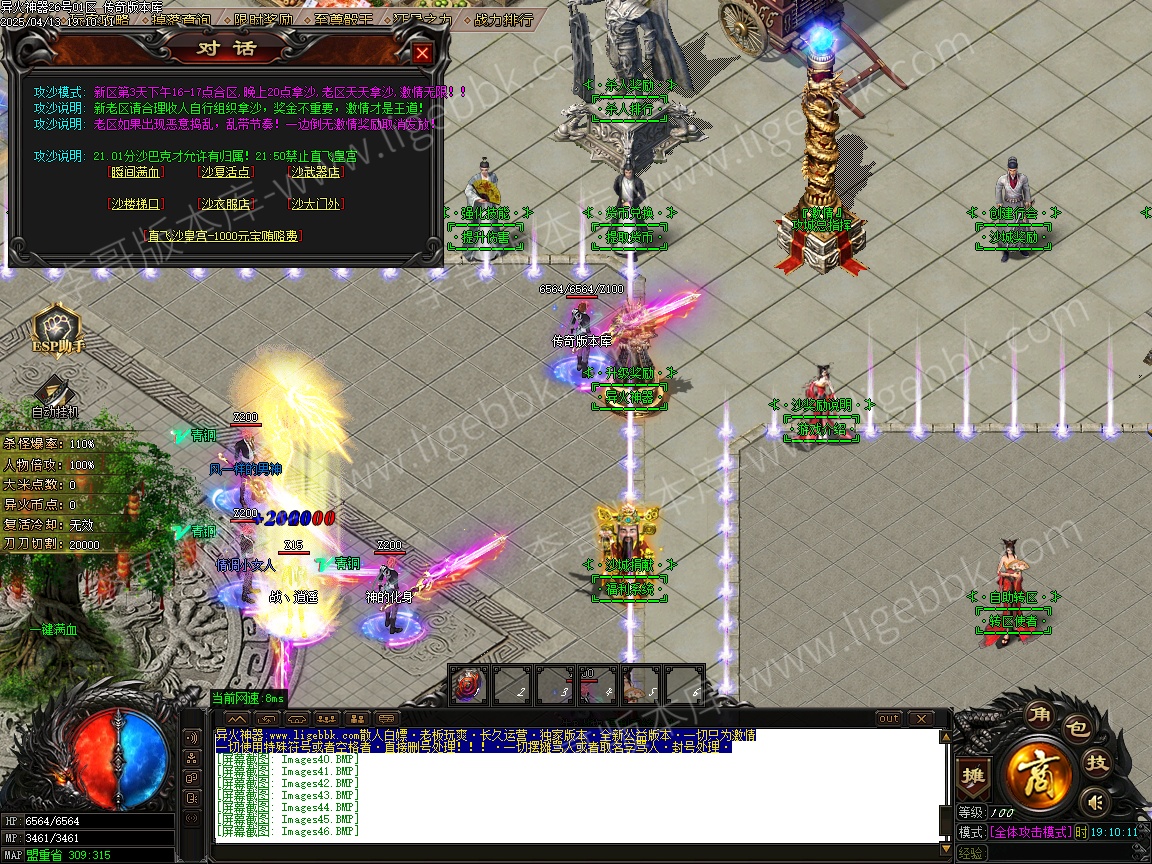Image resolution: width=1152 pixels, height=864 pixels.
Task: Pick the 直飞沙皇宫 1000元宝 option
Action: point(224,236)
